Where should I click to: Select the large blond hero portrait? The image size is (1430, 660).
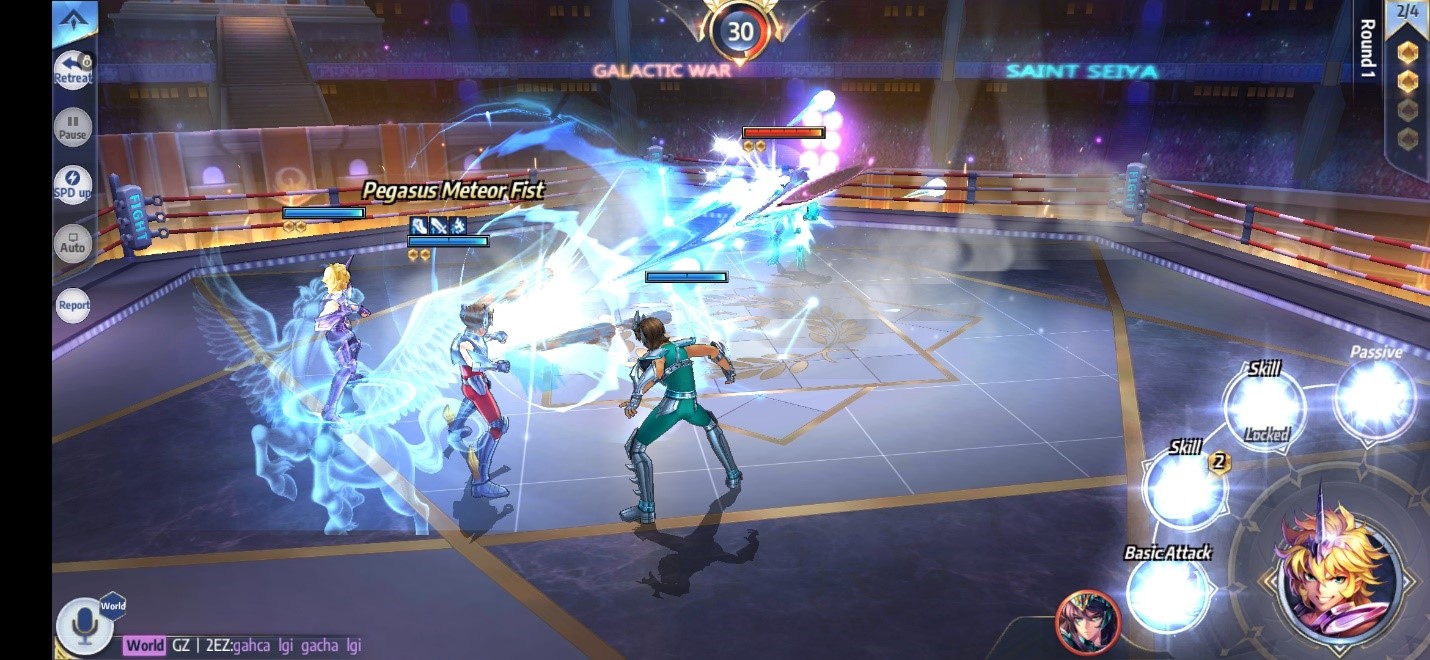tap(1340, 573)
